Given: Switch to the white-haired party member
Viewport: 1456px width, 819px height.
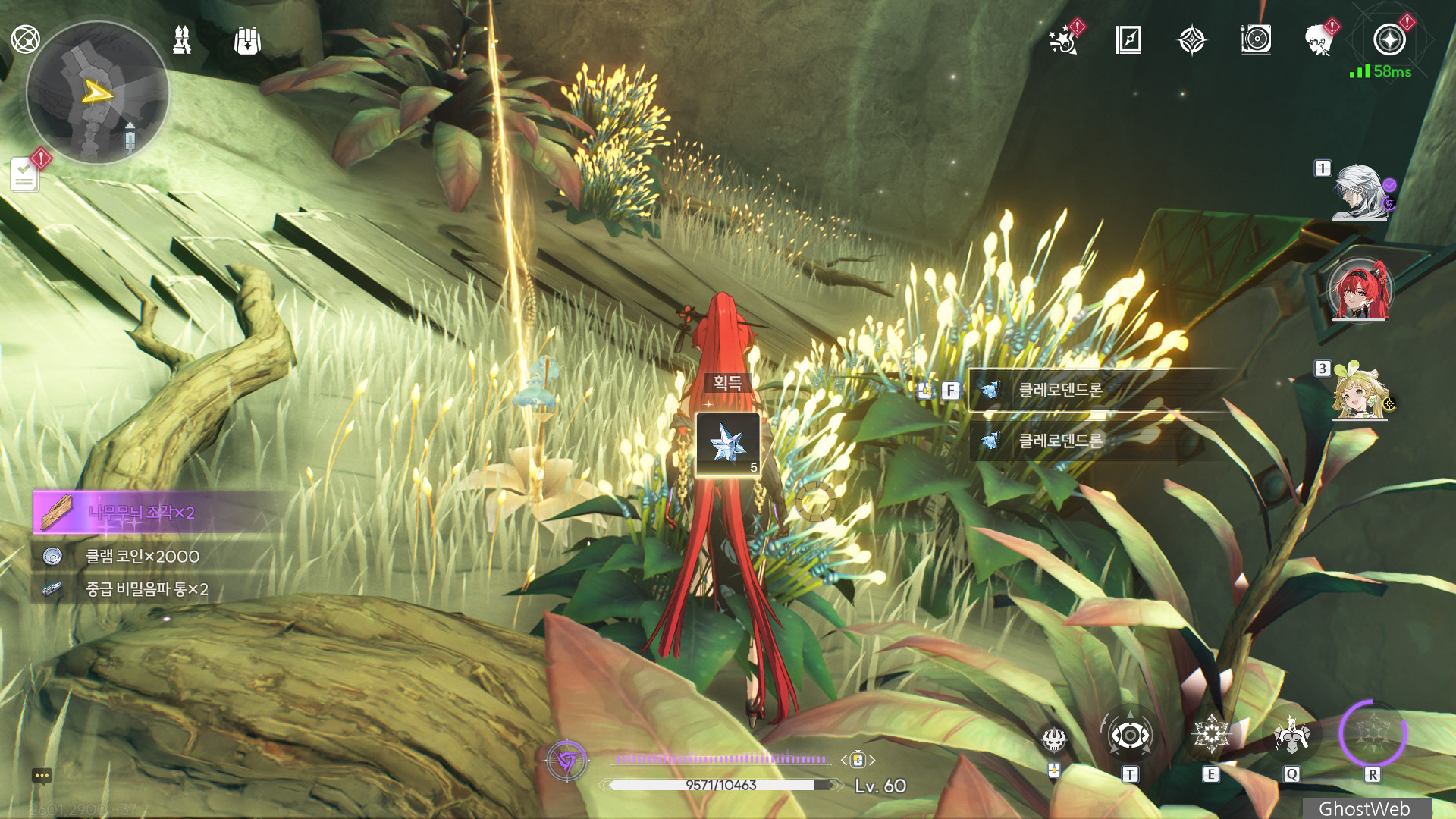Looking at the screenshot, I should pyautogui.click(x=1360, y=193).
